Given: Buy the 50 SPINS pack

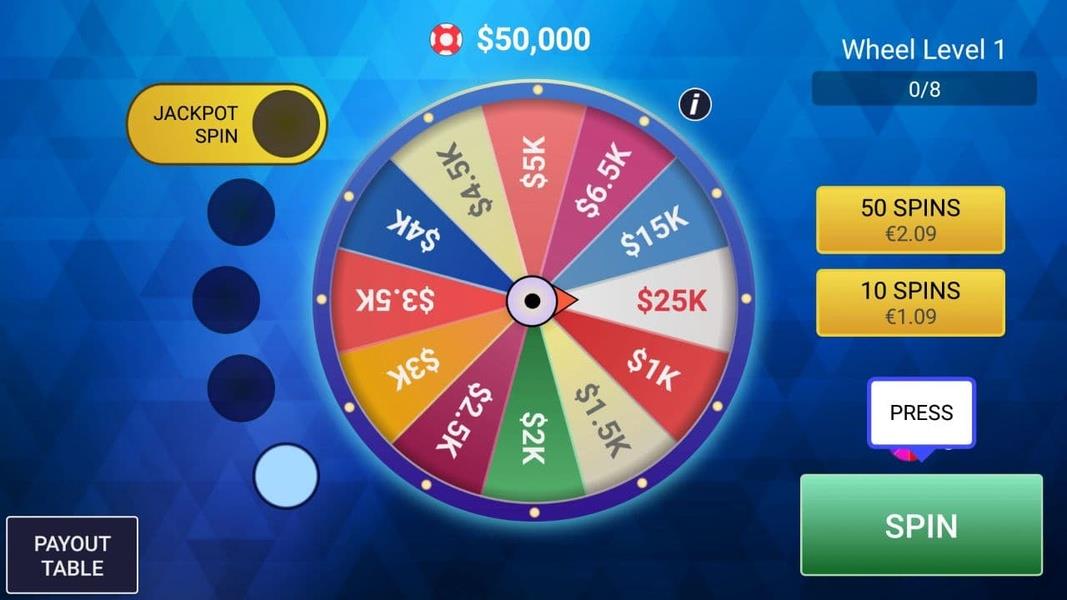Looking at the screenshot, I should 910,219.
